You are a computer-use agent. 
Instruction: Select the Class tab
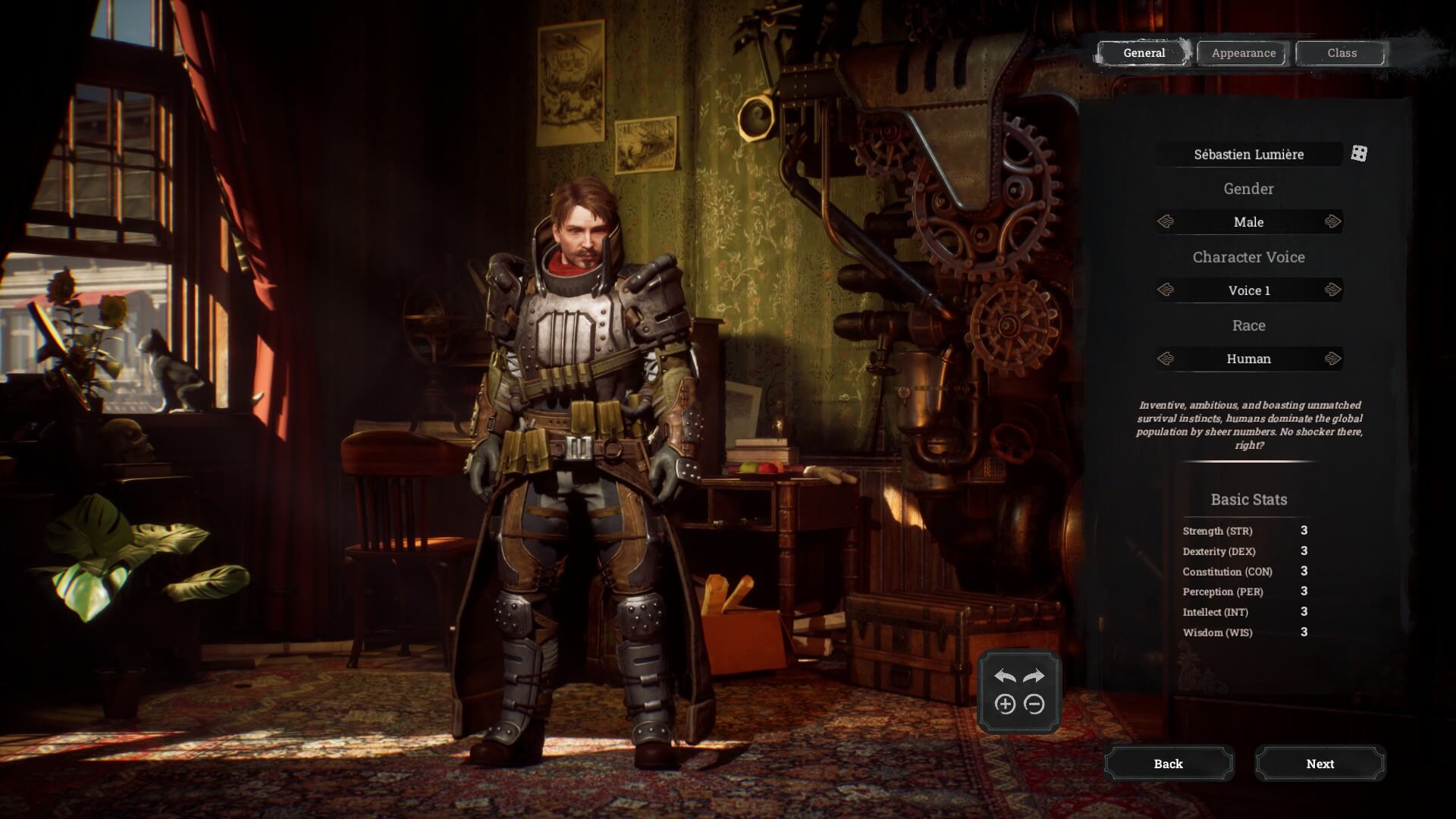click(1341, 53)
